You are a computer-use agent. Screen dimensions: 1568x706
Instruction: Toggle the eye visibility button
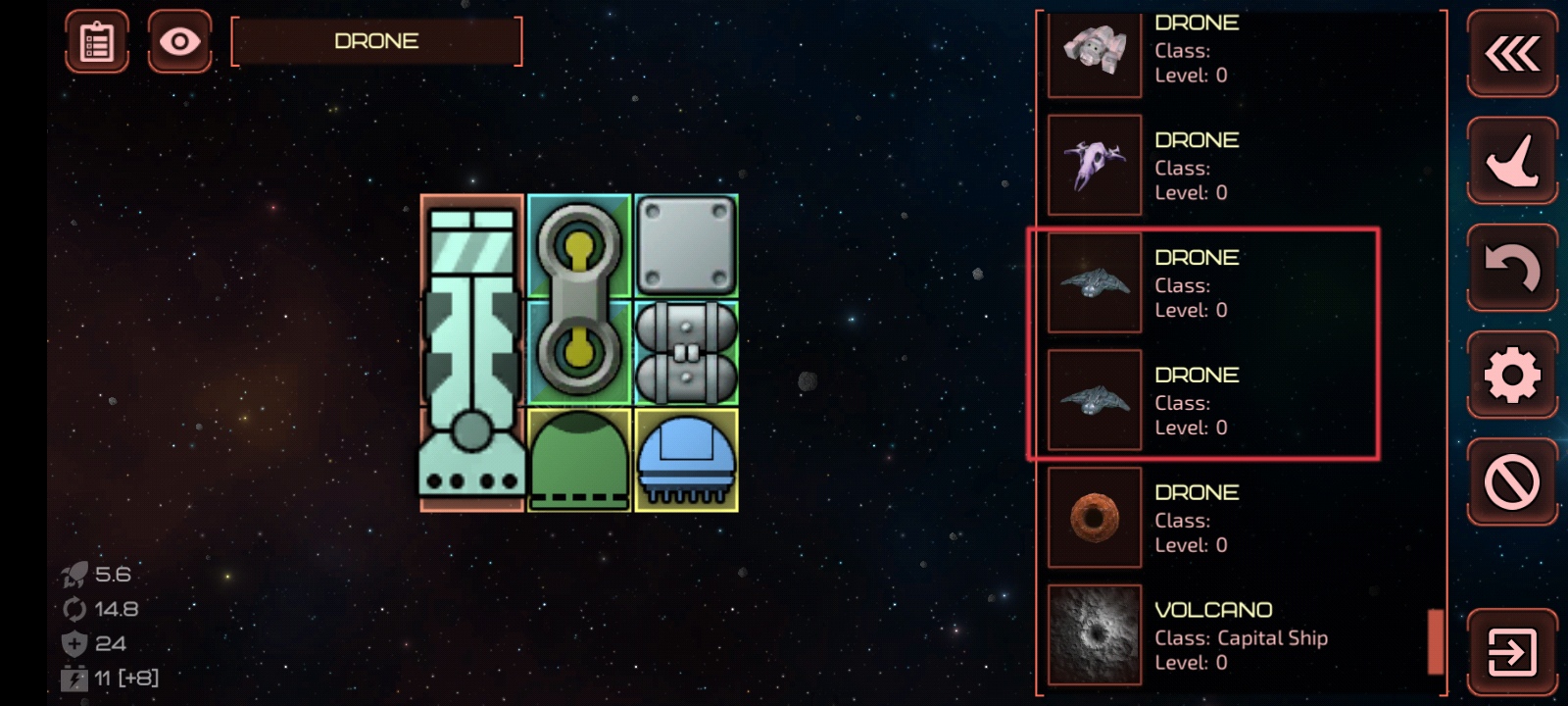coord(179,42)
